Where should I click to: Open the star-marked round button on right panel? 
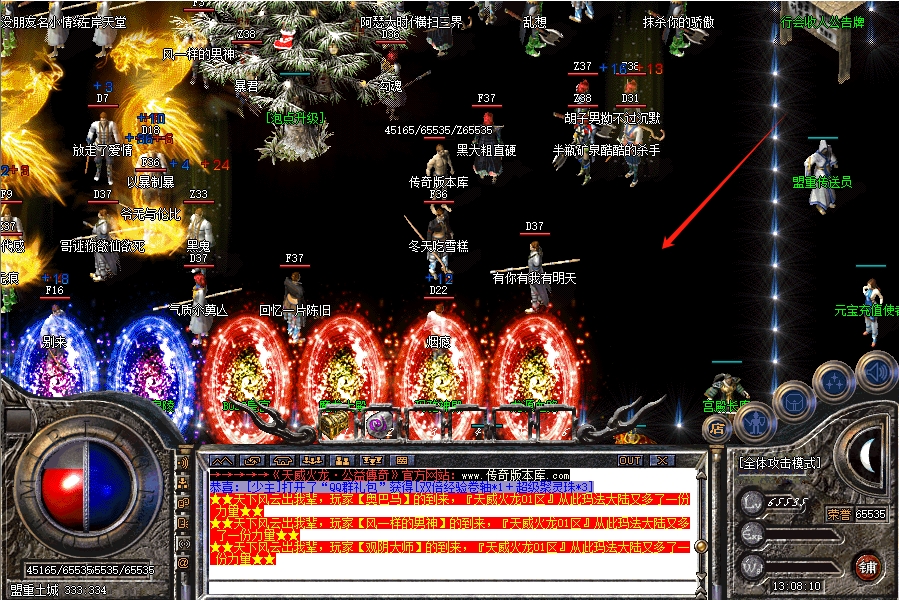(x=832, y=381)
